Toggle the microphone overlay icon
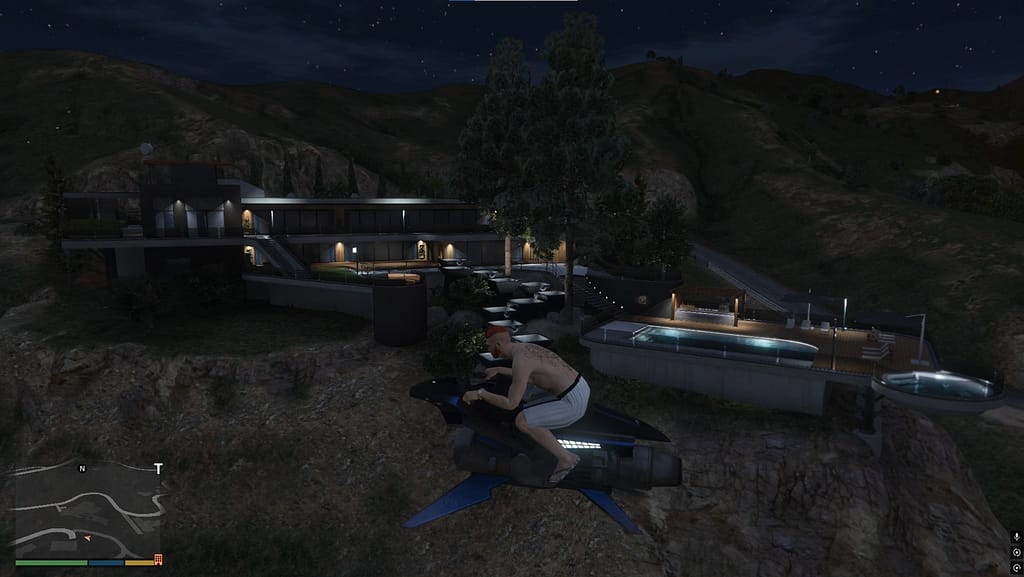Screen dimensions: 1024x577 [x=1016, y=538]
